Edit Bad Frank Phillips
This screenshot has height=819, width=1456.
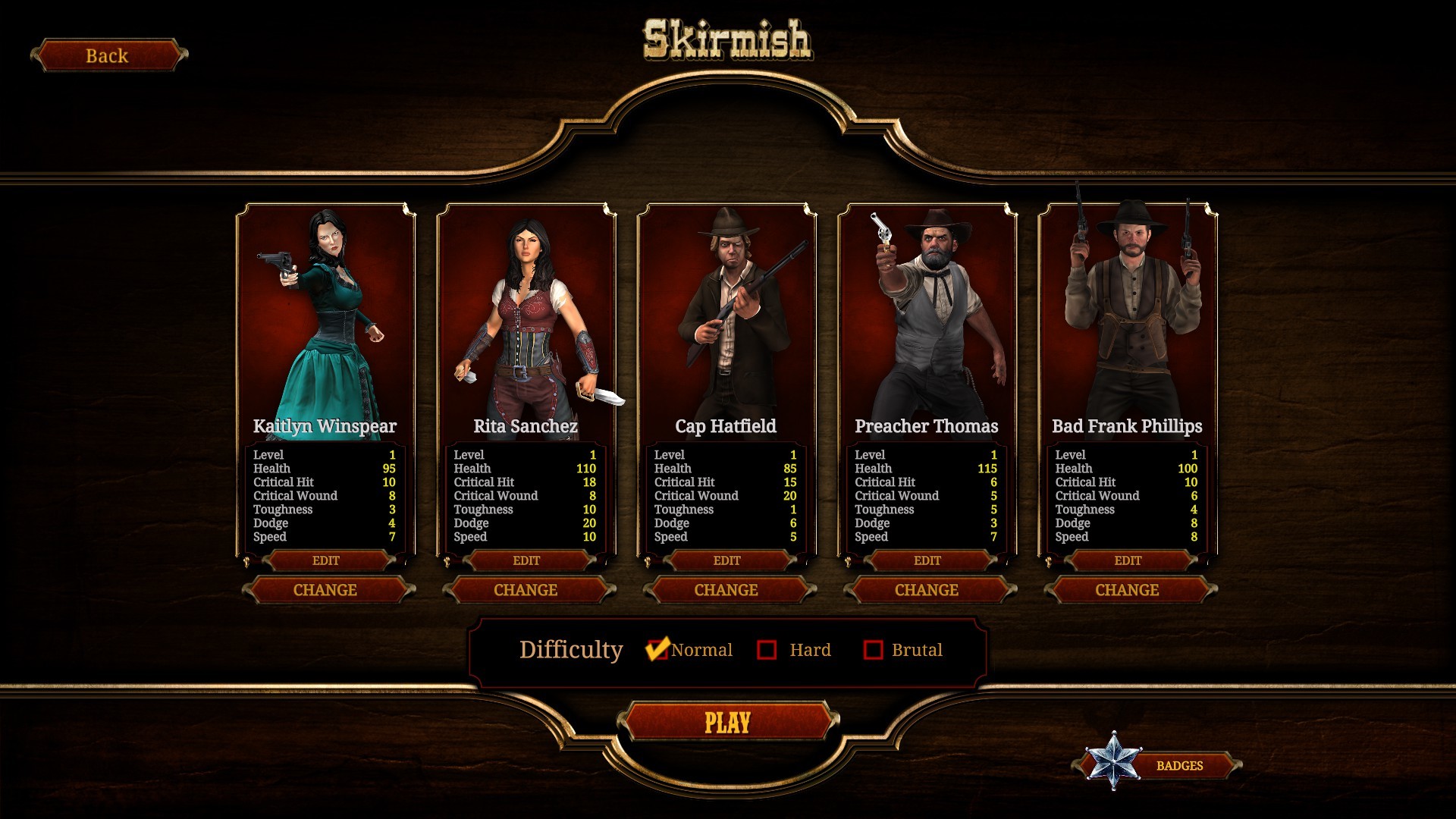(x=1128, y=560)
